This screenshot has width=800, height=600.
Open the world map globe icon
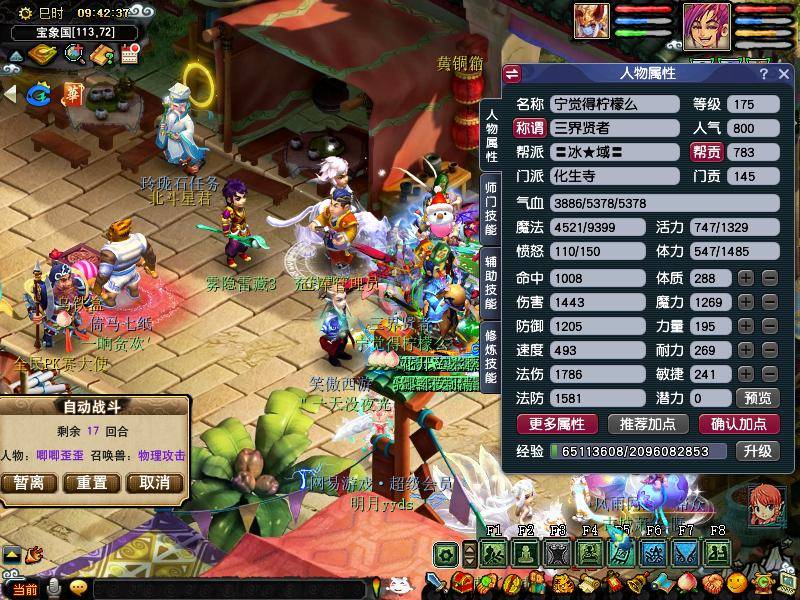coord(75,54)
